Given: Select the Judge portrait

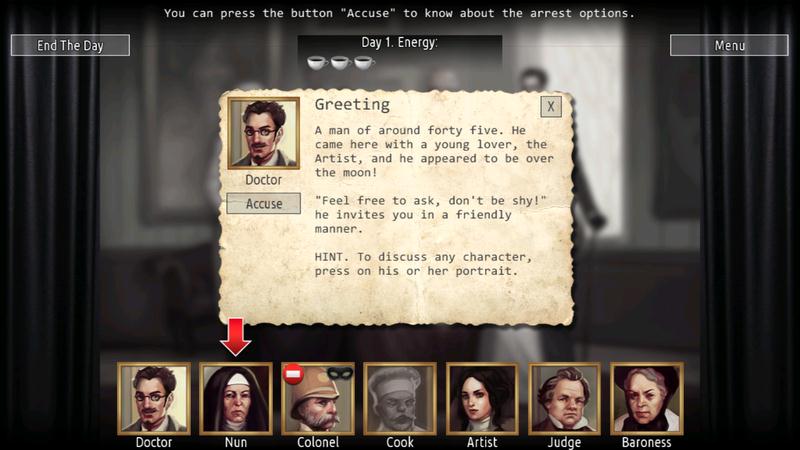Looking at the screenshot, I should click(564, 398).
